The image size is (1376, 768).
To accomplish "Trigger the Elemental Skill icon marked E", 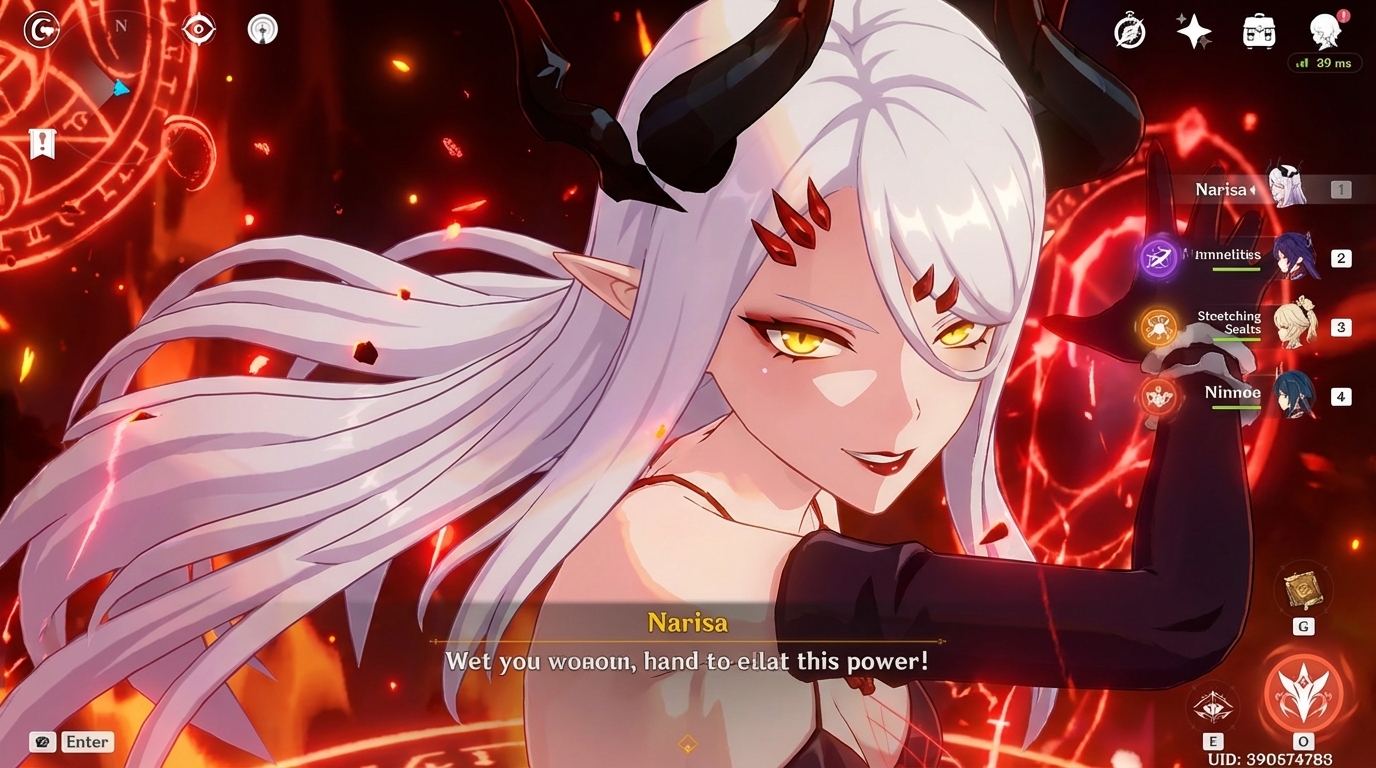I will click(x=1213, y=705).
